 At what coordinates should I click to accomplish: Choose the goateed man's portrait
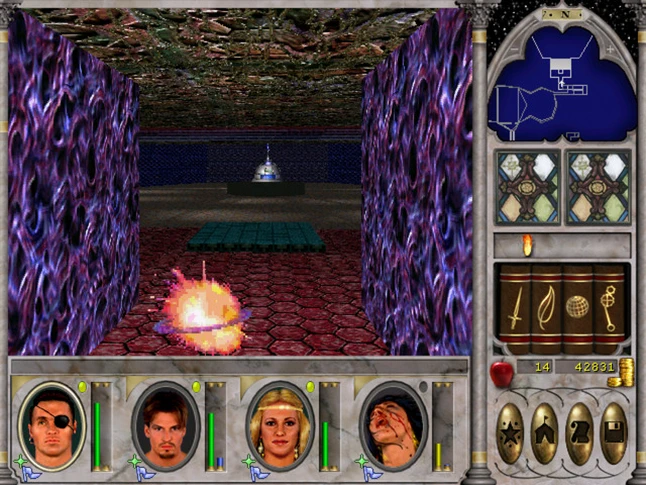click(x=166, y=425)
